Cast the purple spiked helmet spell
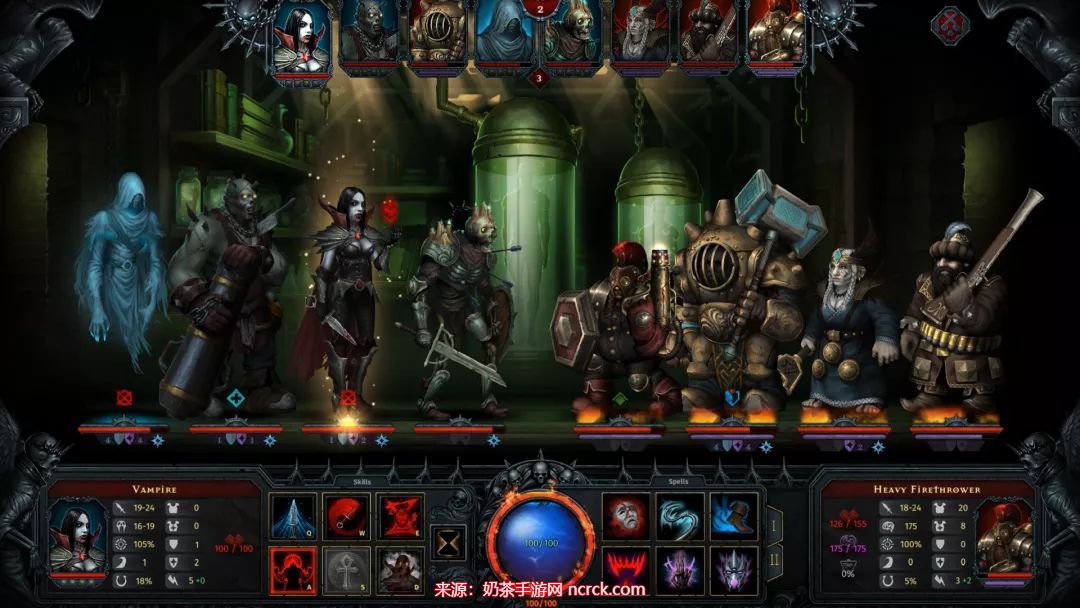This screenshot has height=608, width=1080. tap(734, 569)
